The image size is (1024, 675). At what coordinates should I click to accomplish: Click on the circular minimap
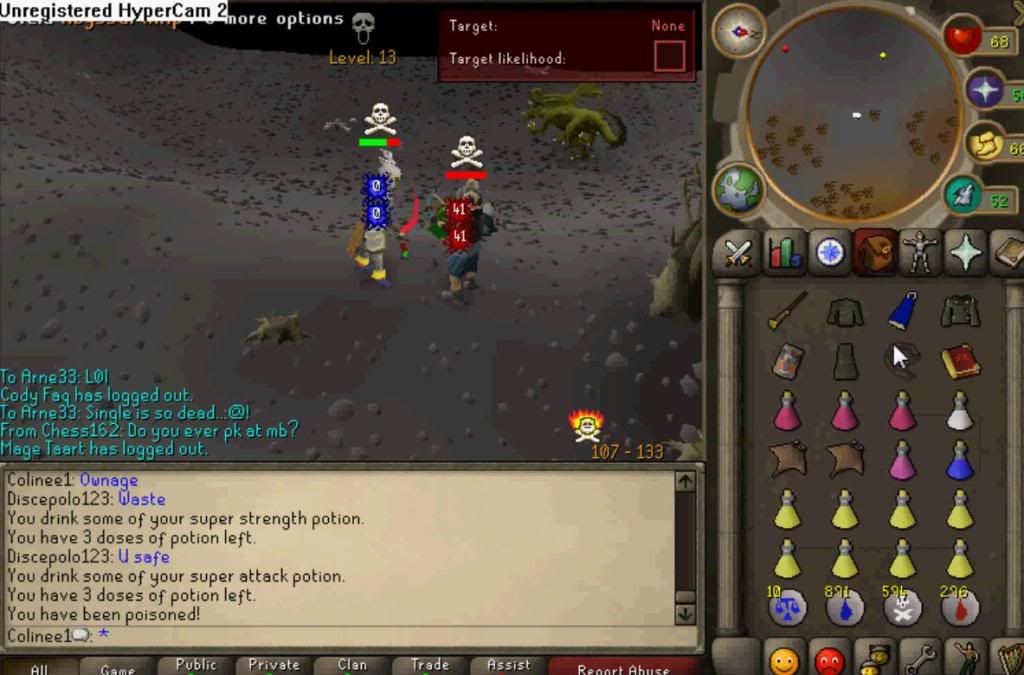coord(853,113)
